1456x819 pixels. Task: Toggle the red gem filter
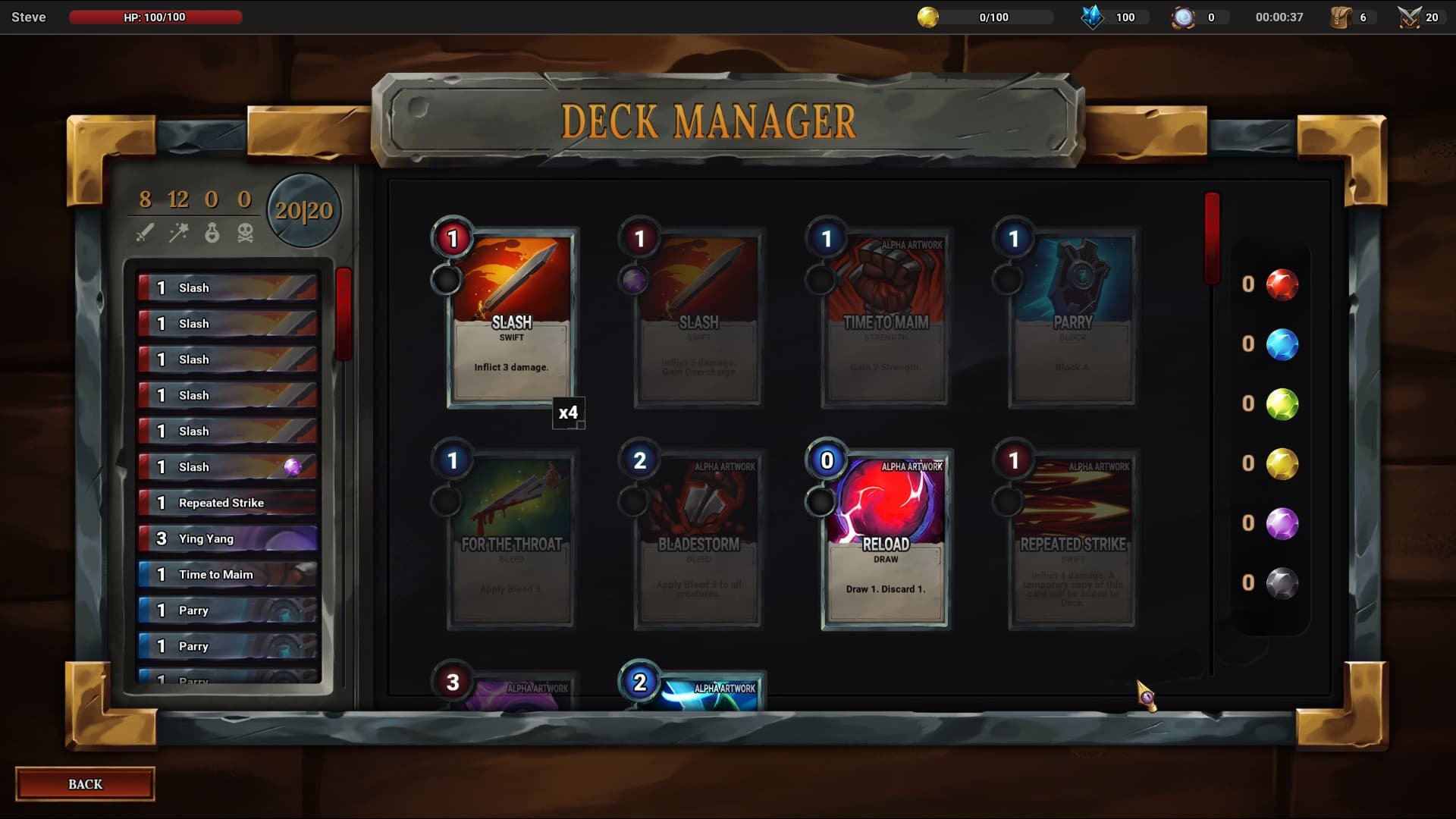(x=1280, y=284)
